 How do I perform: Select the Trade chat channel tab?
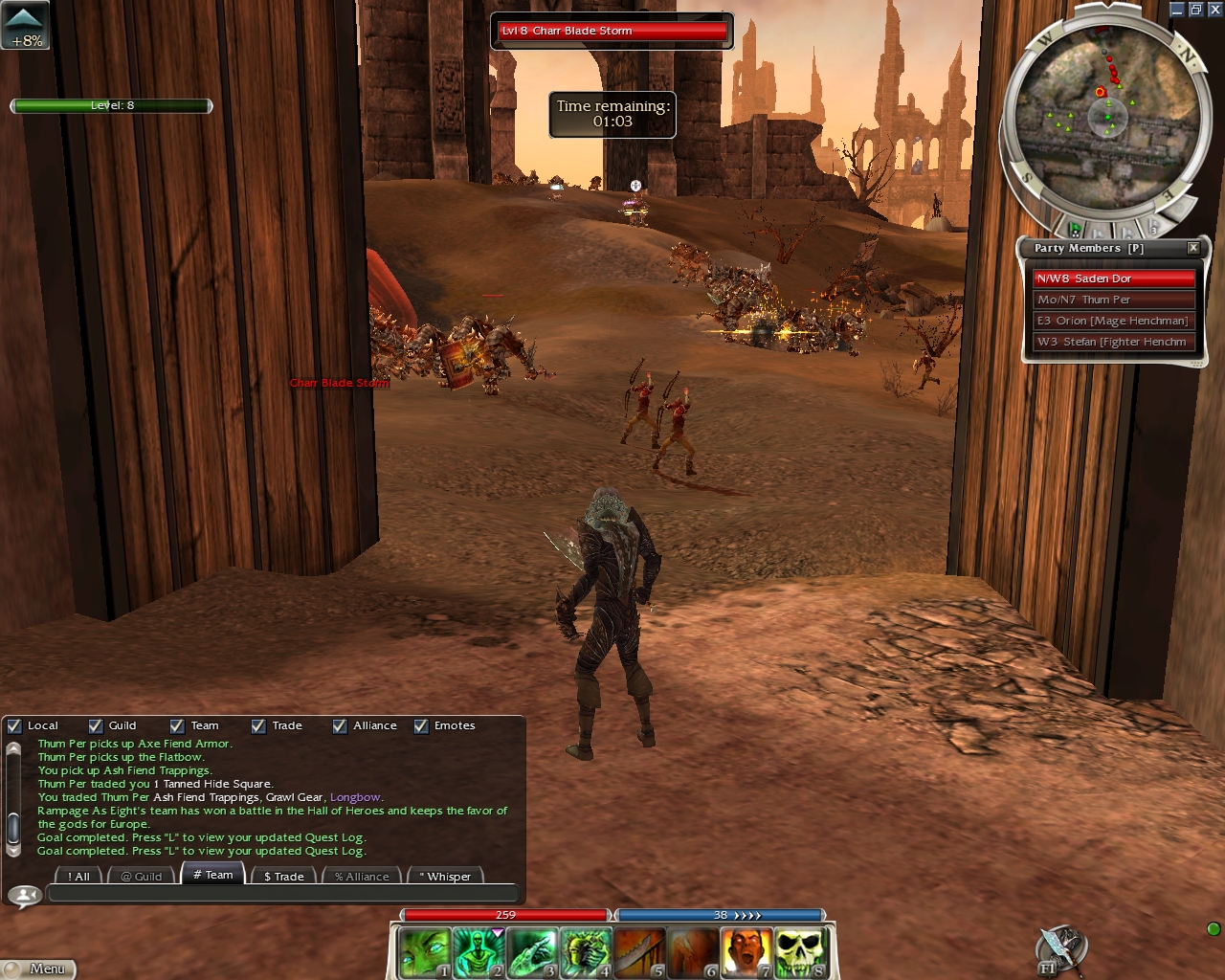(283, 876)
